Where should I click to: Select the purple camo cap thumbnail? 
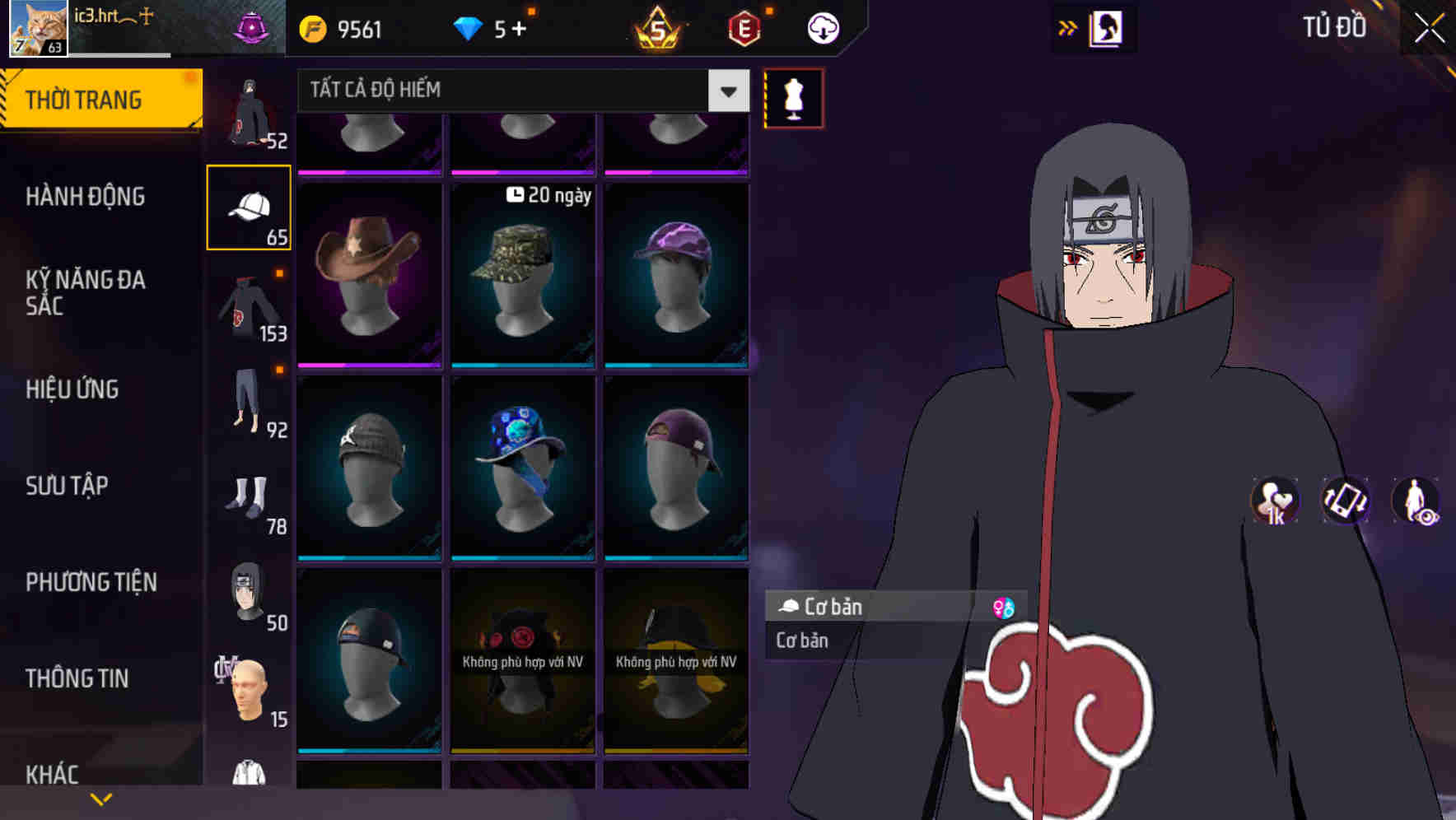tap(677, 272)
